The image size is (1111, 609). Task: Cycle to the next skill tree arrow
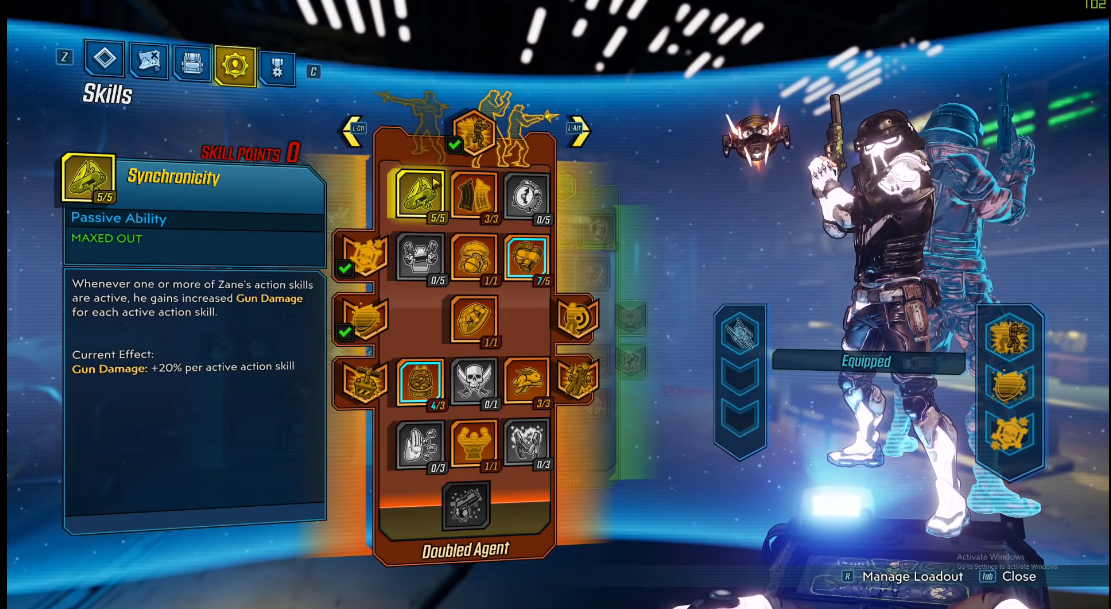click(578, 131)
